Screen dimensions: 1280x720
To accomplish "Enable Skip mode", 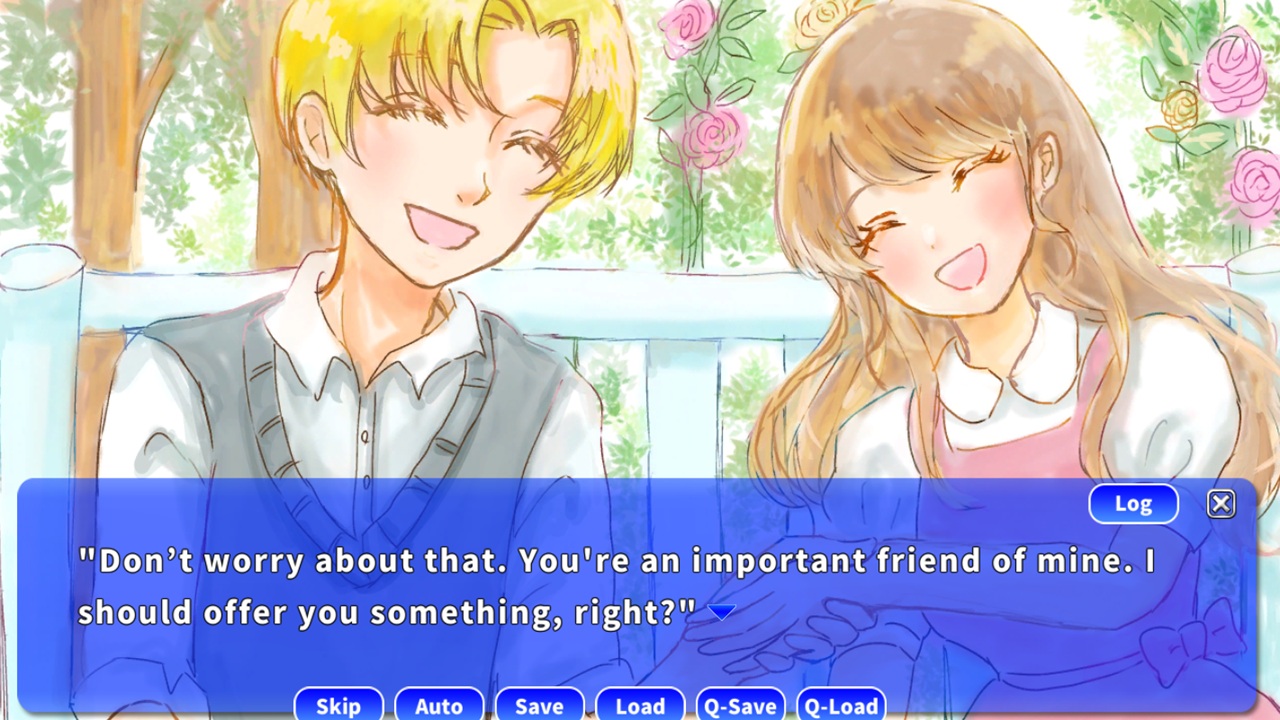I will 338,705.
